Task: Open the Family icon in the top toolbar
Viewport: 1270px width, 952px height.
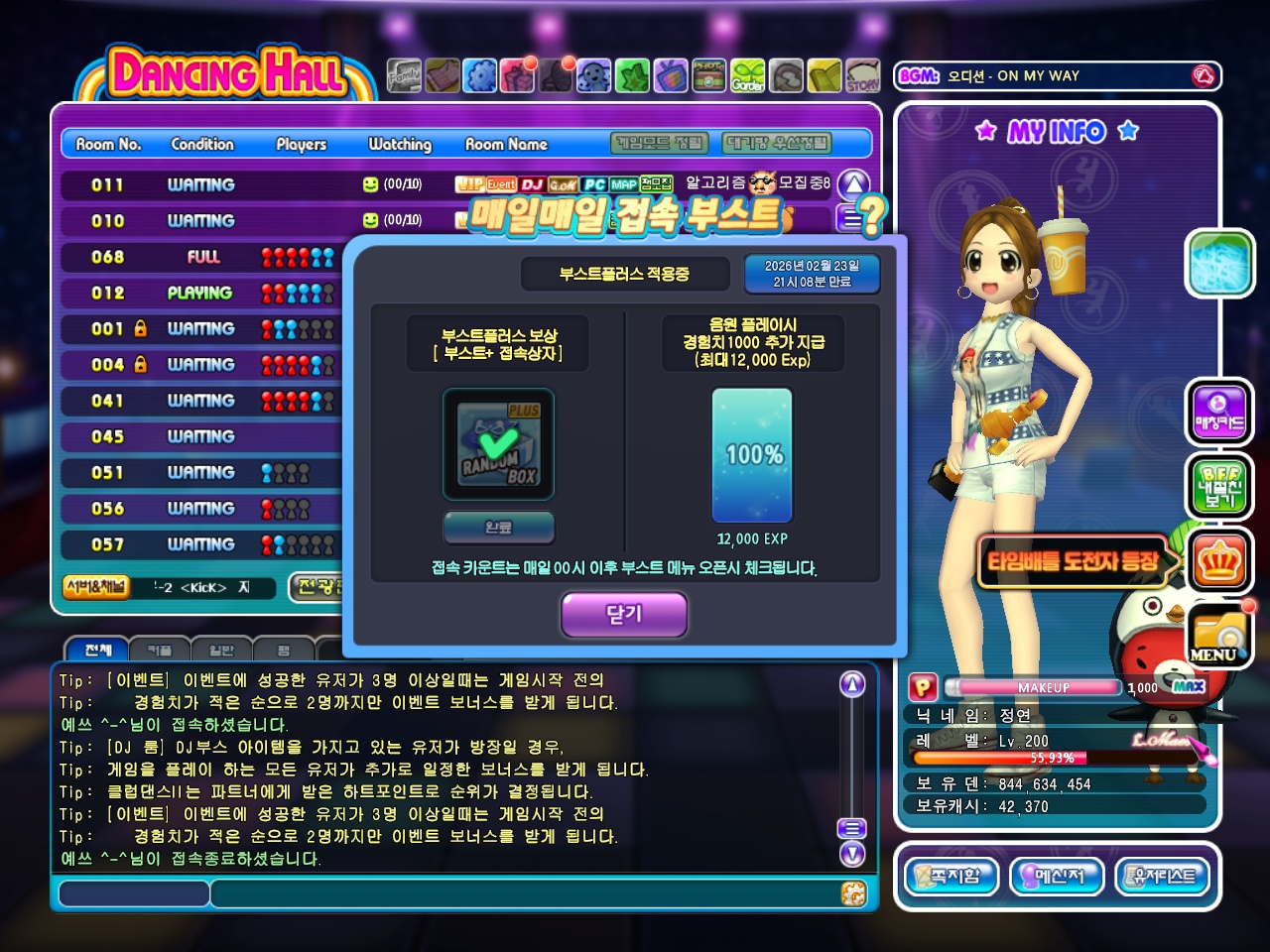Action: (x=405, y=75)
